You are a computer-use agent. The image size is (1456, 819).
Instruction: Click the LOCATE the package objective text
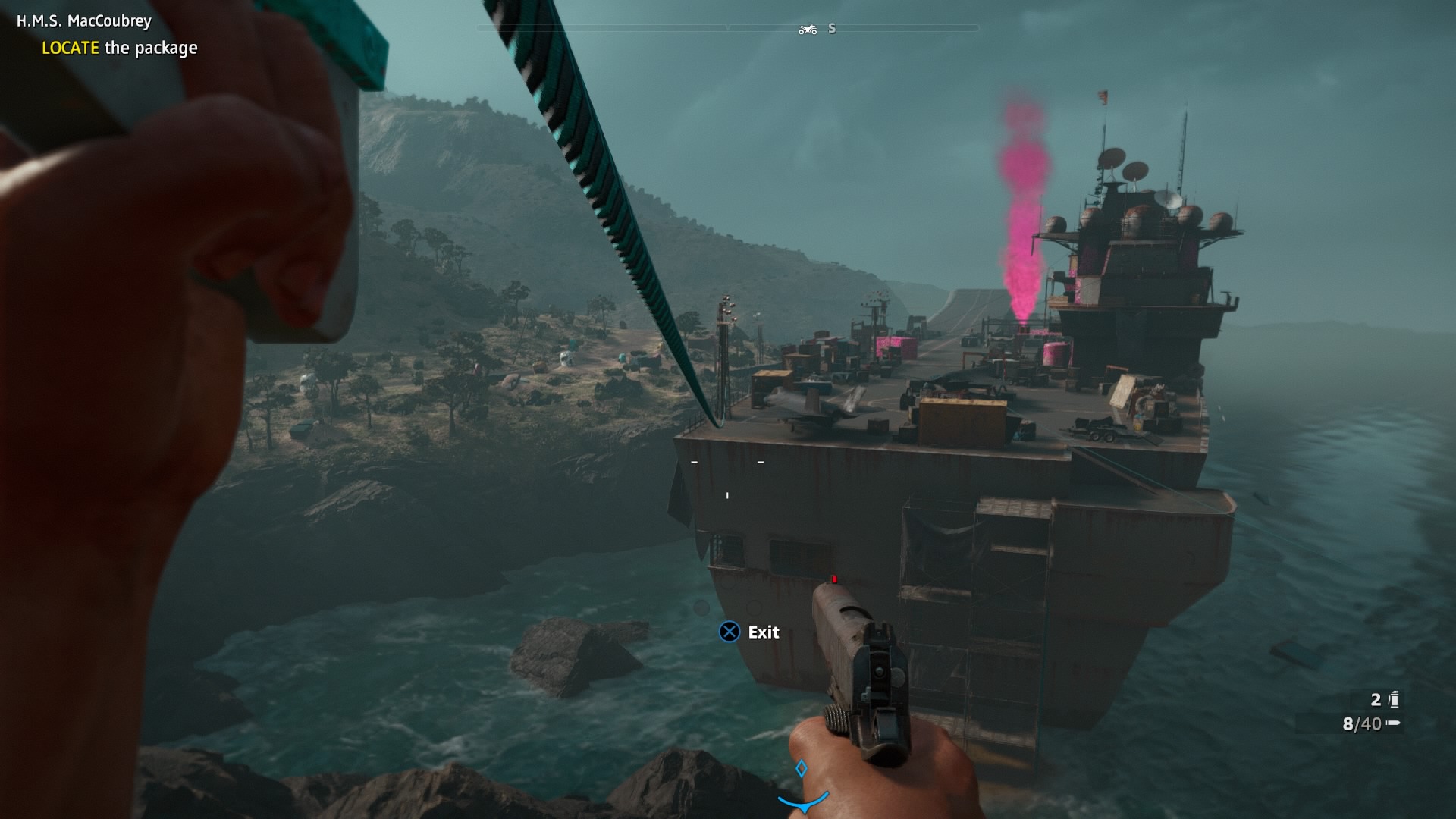pyautogui.click(x=120, y=49)
